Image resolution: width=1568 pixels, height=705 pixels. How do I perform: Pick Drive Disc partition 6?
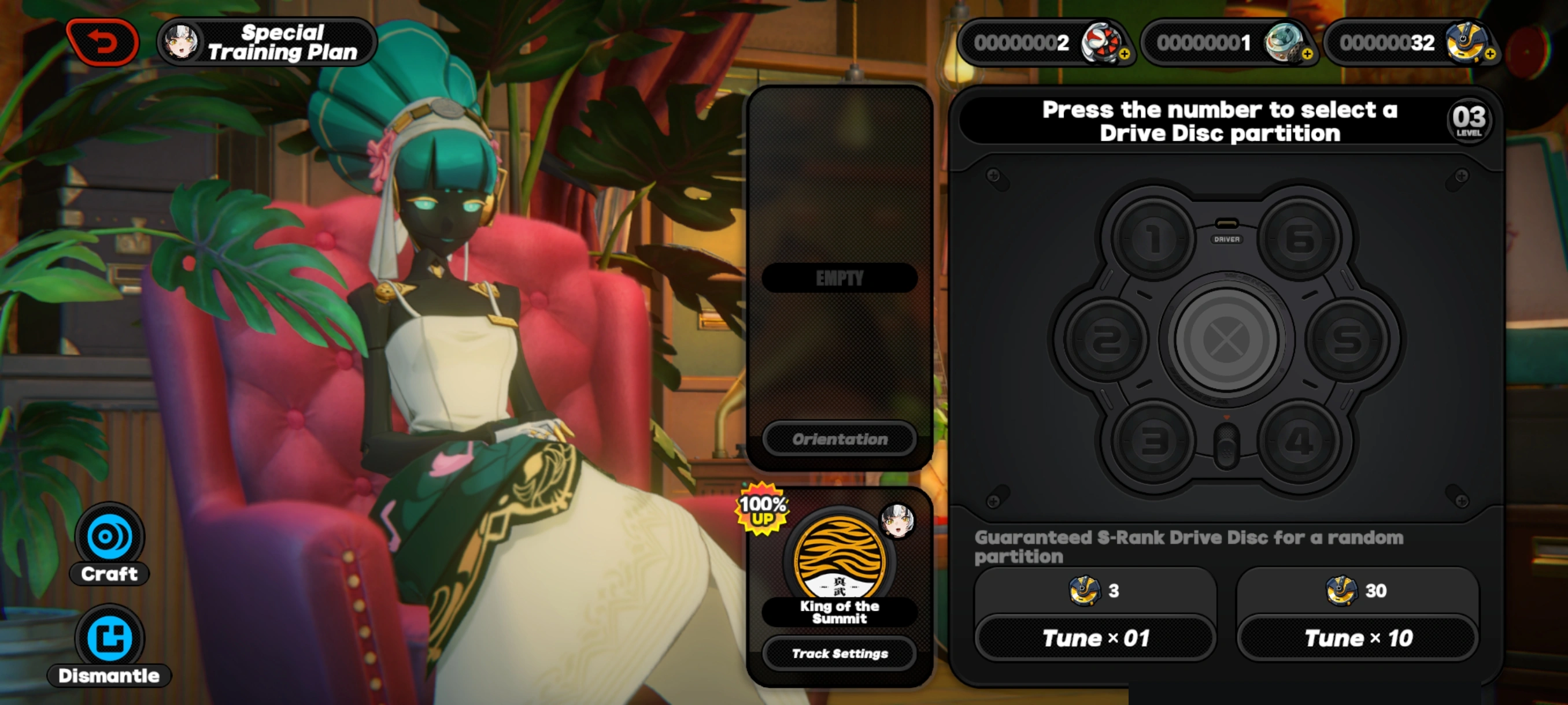click(x=1300, y=238)
